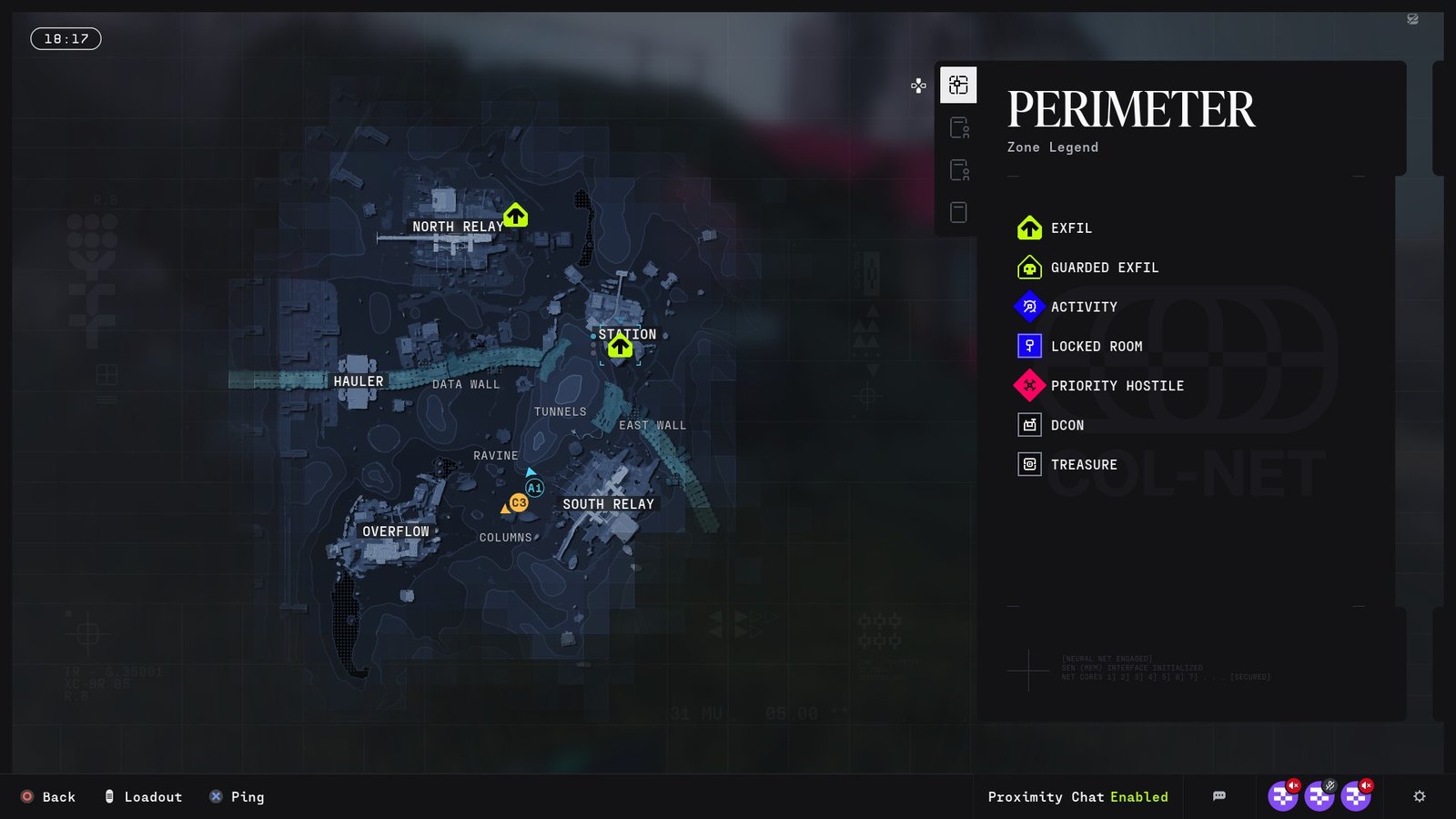This screenshot has width=1456, height=819.
Task: Go back from the map screen
Action: (48, 797)
